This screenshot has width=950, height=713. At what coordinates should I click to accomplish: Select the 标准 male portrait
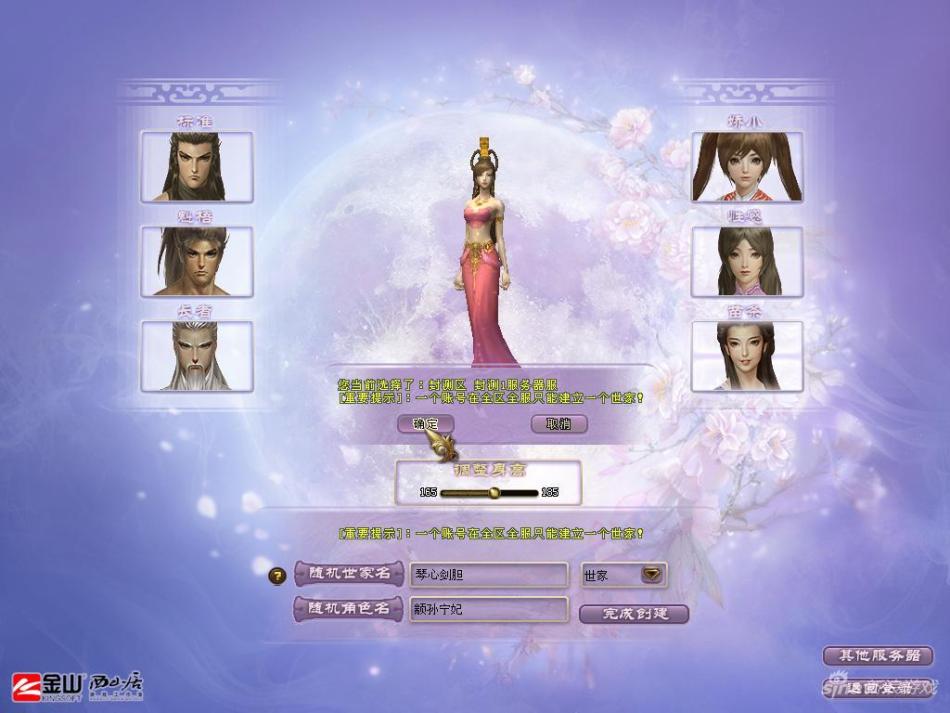197,167
